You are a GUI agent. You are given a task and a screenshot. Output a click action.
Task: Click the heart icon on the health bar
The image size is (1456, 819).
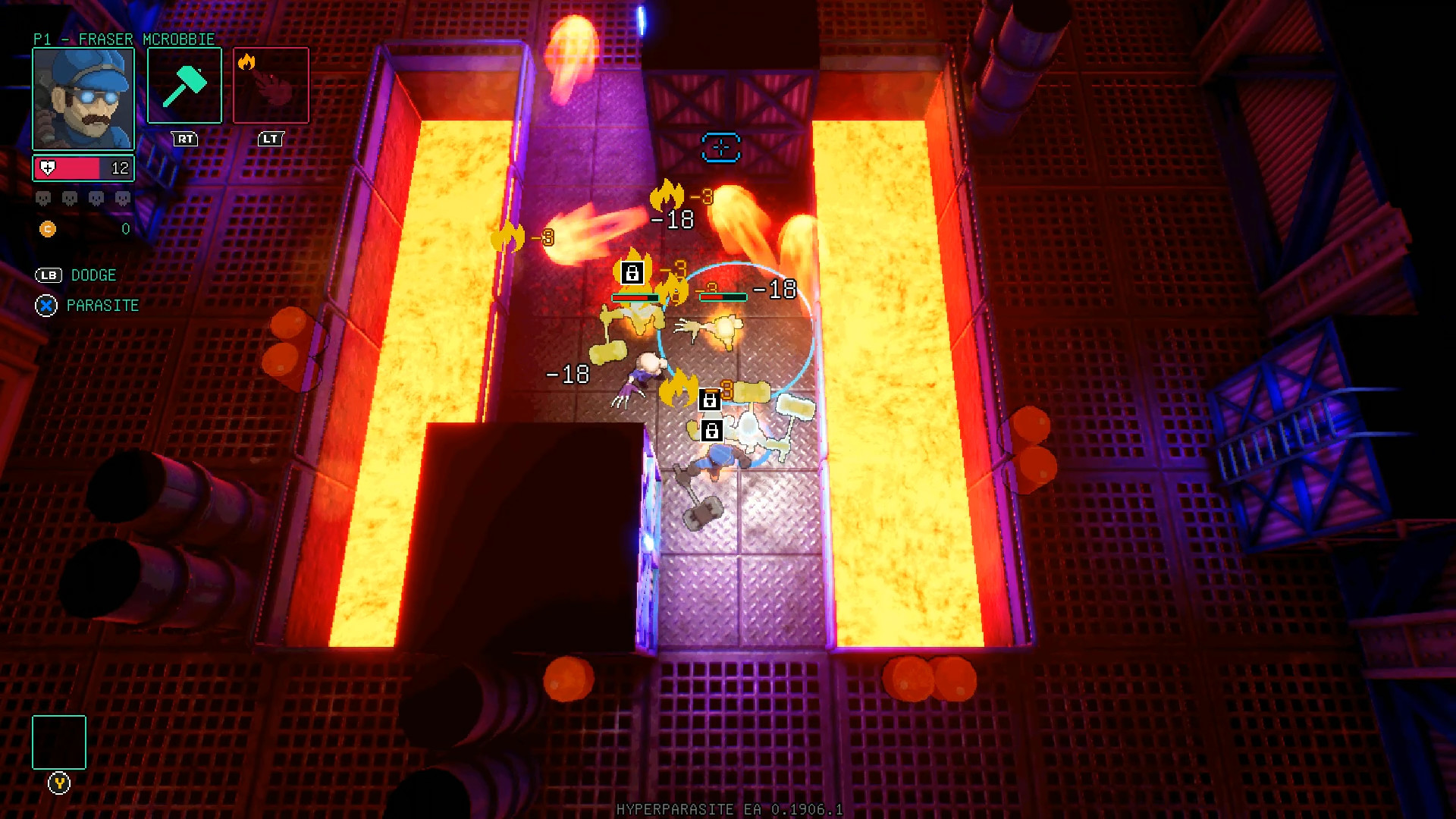[47, 168]
